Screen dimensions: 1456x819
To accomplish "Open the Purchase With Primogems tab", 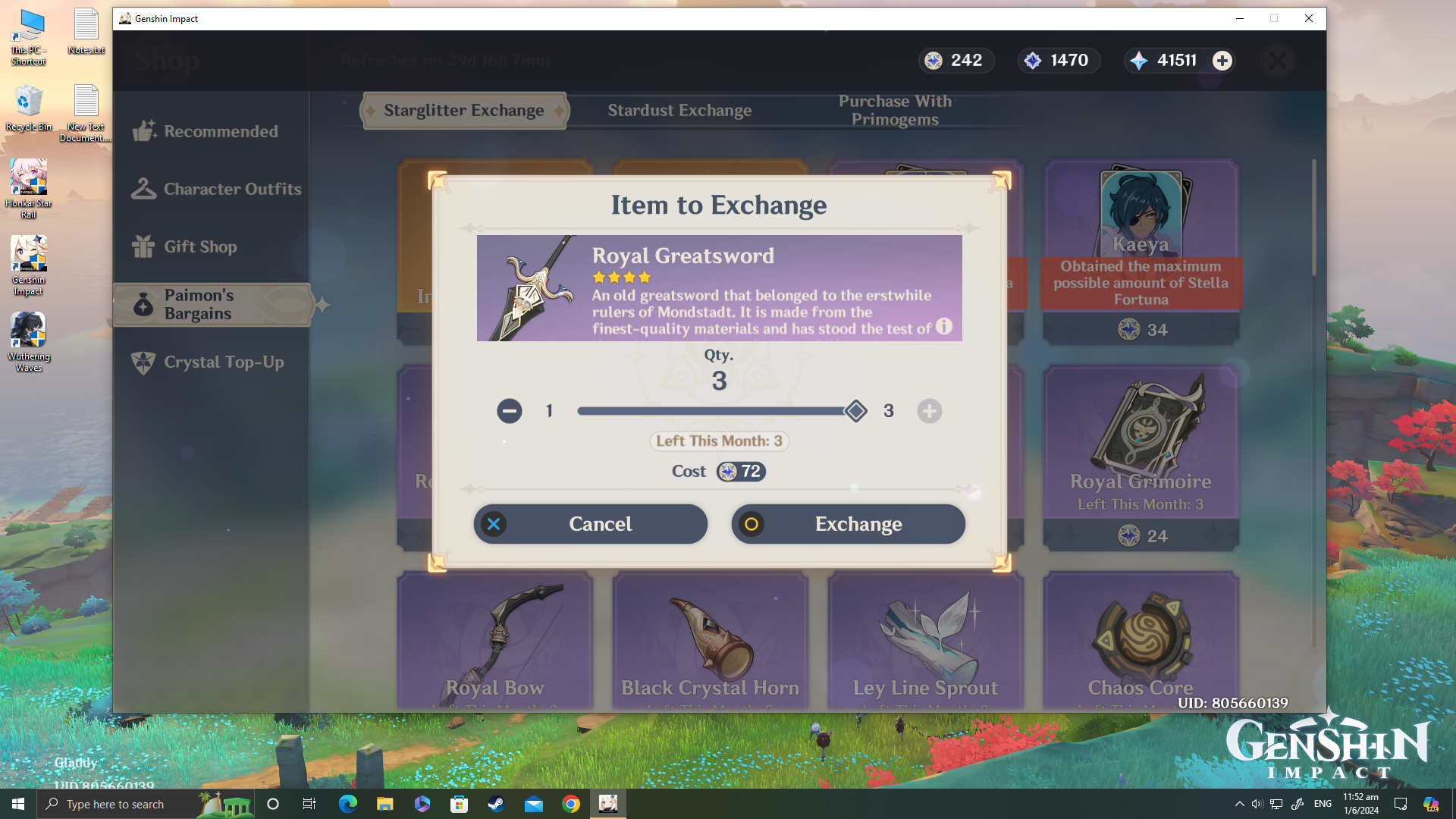I will (x=895, y=110).
